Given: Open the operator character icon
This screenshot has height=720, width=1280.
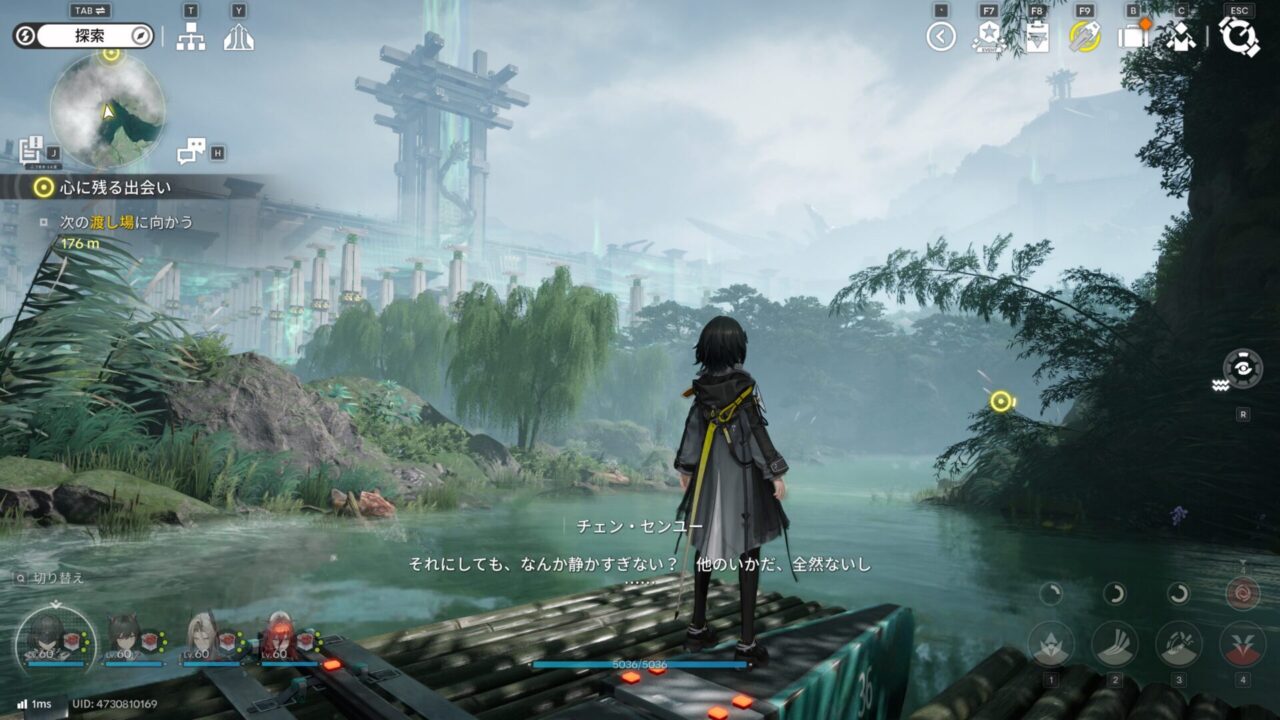Looking at the screenshot, I should coord(1181,37).
